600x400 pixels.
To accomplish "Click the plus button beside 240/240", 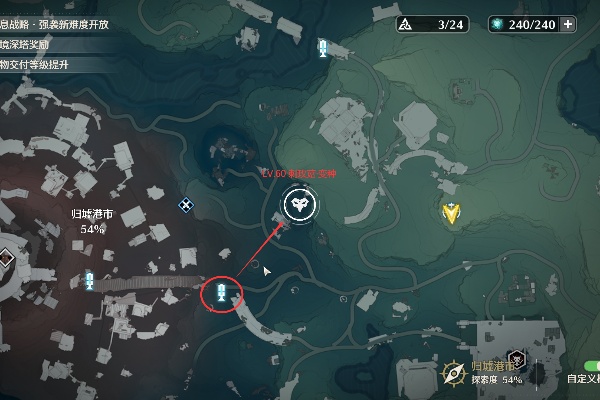I will click(569, 25).
